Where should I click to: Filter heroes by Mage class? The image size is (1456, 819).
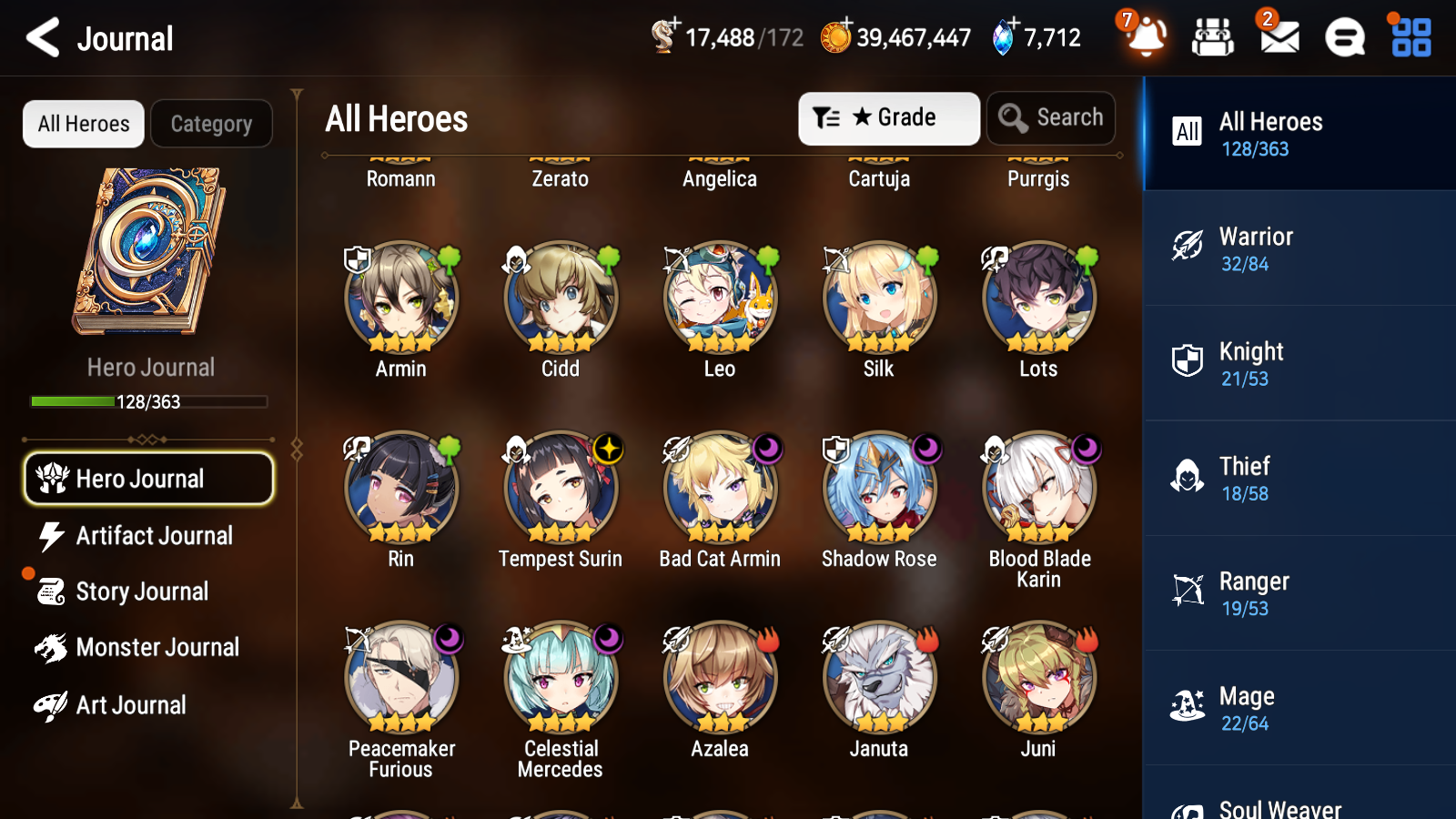tap(1292, 708)
